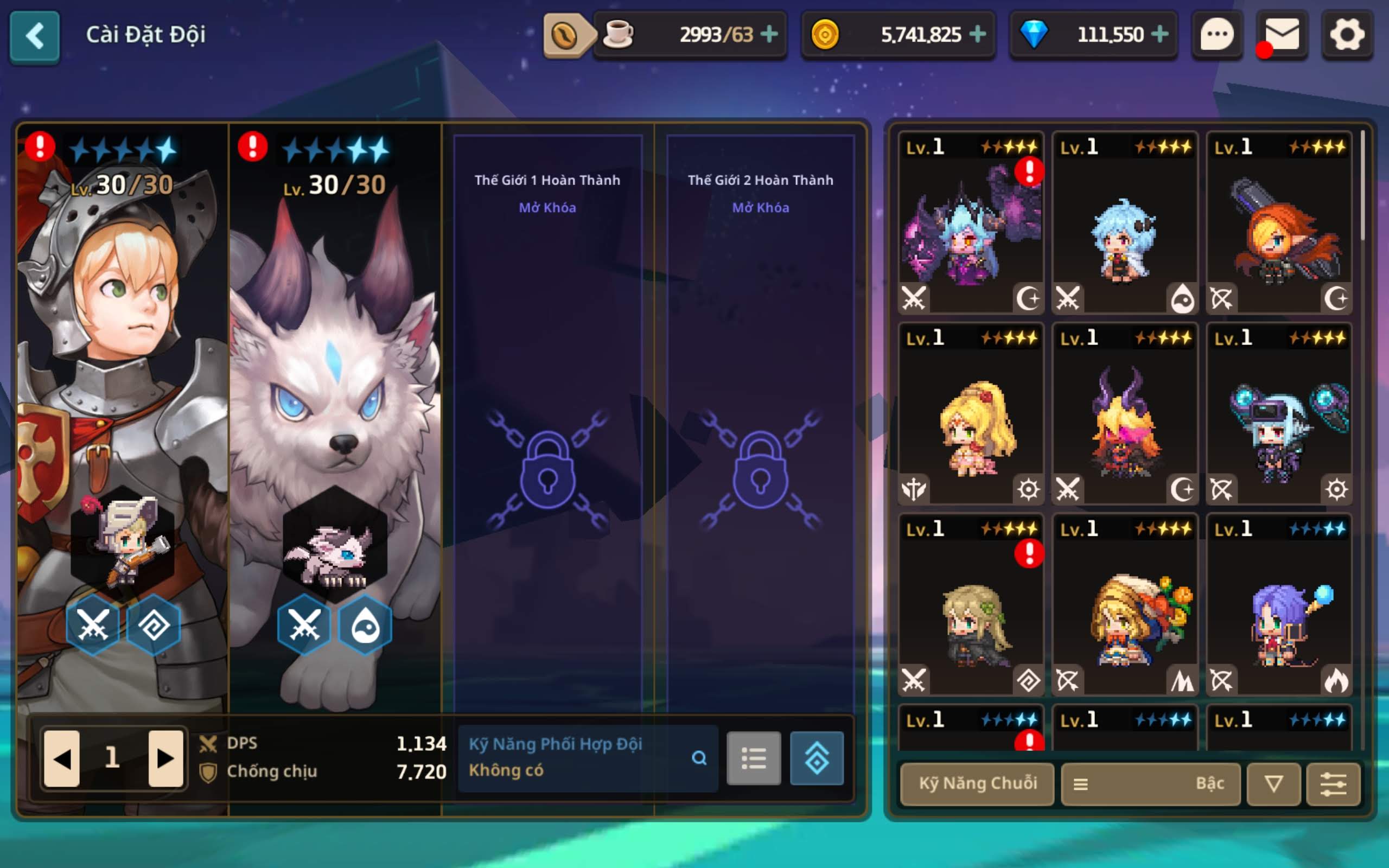Add more coffee stamina with the plus button
This screenshot has height=868, width=1389.
(x=769, y=34)
